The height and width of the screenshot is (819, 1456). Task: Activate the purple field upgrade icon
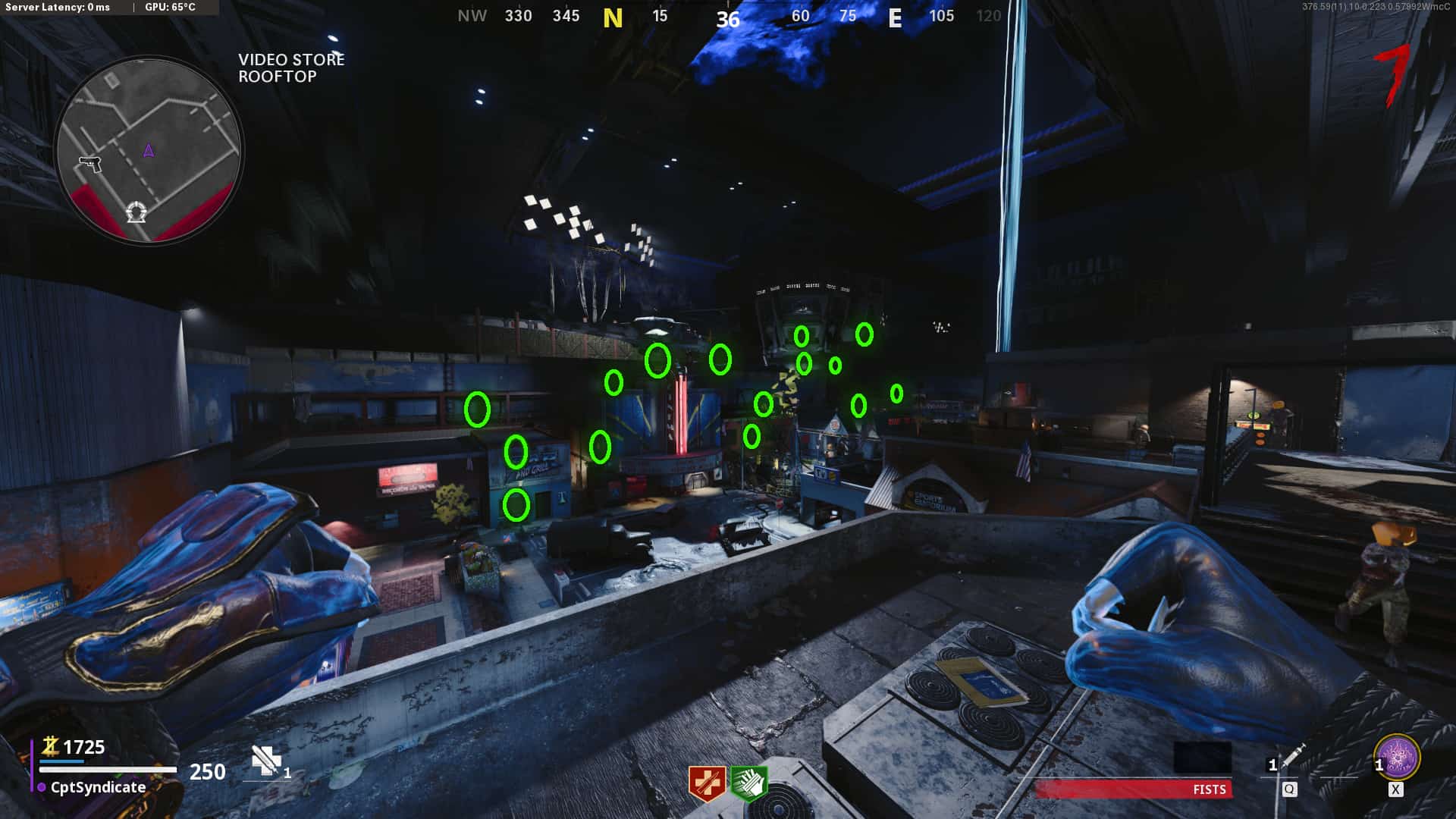pyautogui.click(x=1397, y=757)
